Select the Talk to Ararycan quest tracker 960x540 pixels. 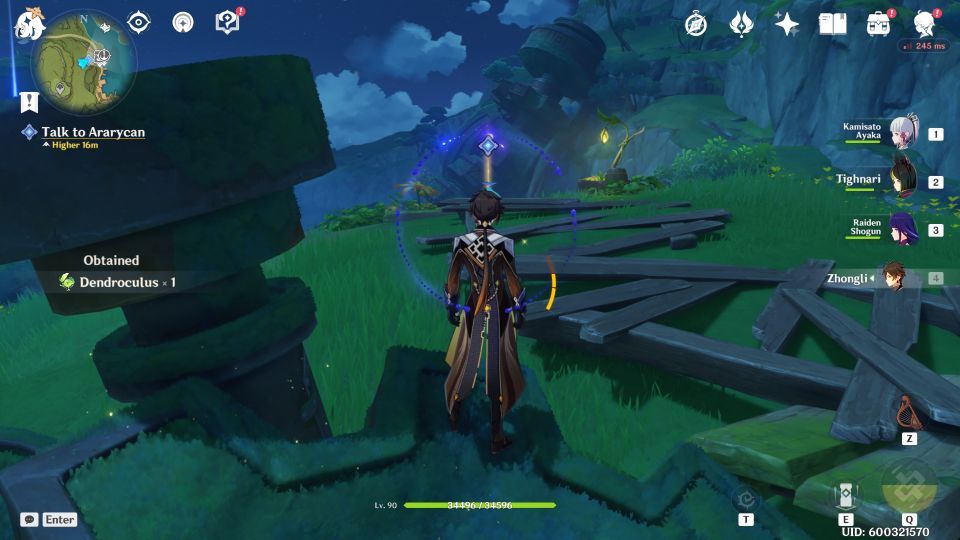pyautogui.click(x=92, y=132)
